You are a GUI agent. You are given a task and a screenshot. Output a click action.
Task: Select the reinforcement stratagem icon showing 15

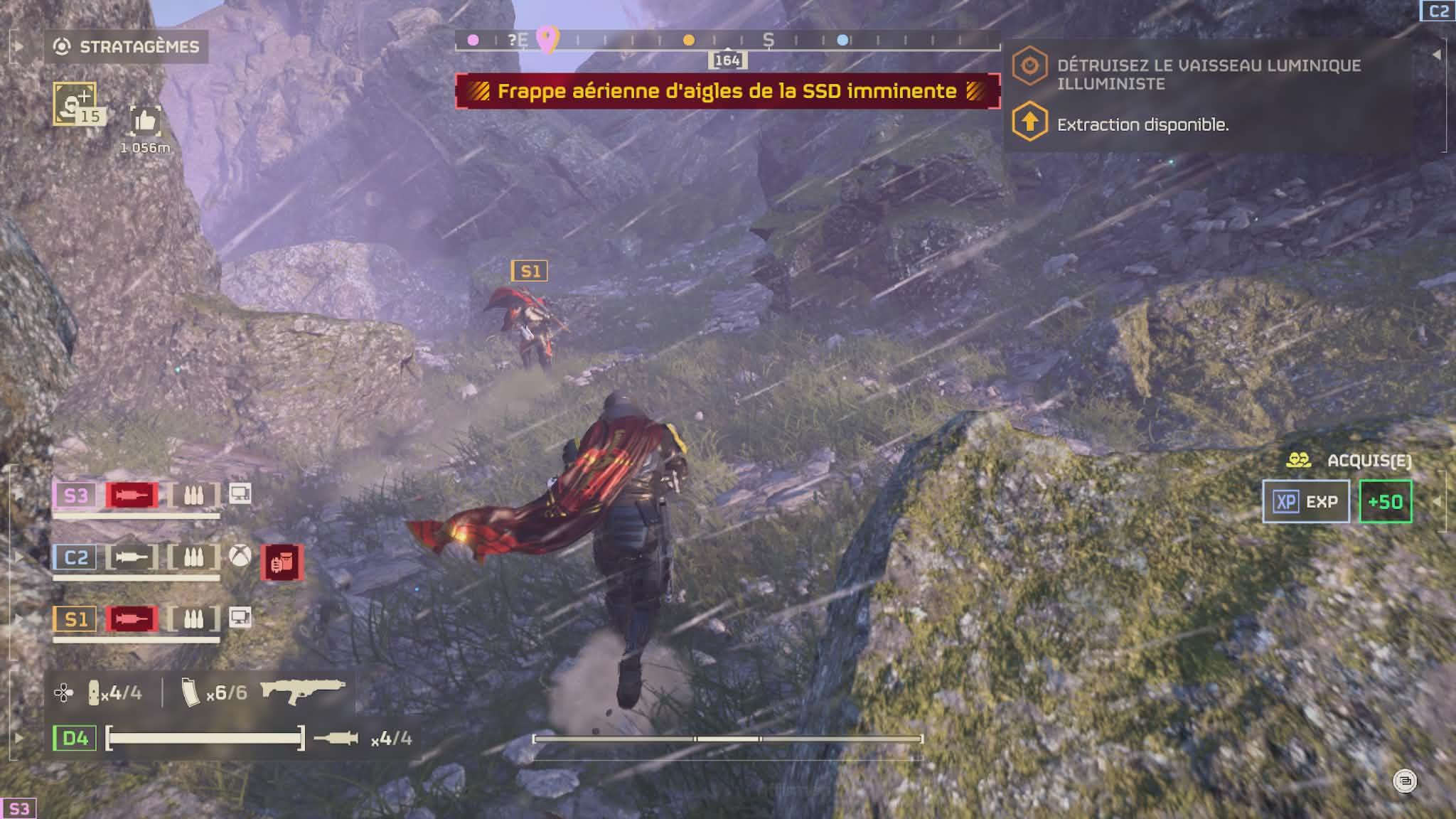tap(75, 104)
